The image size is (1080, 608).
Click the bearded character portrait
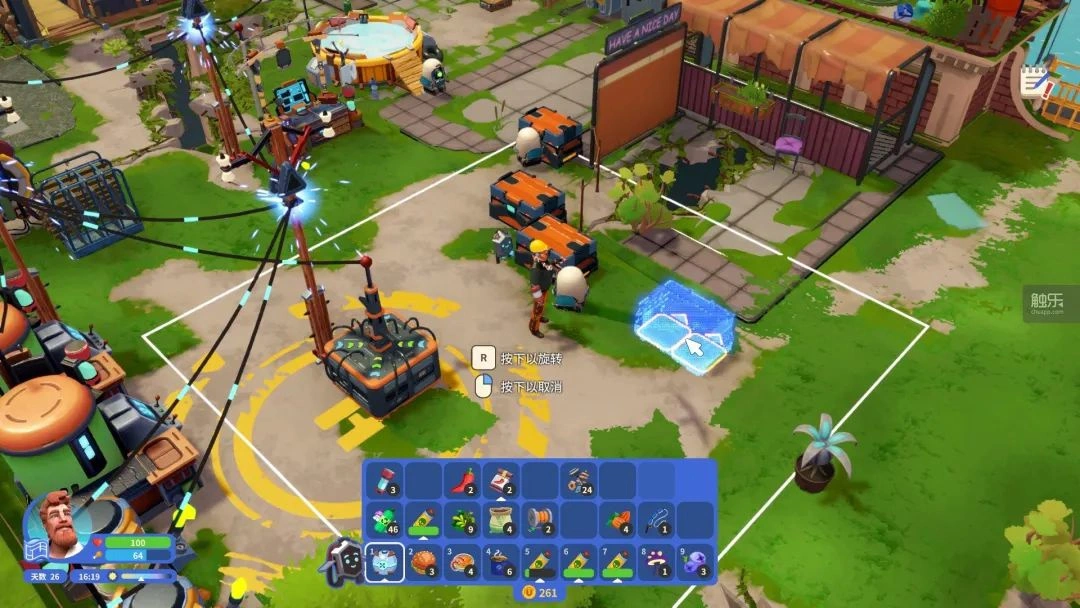click(62, 523)
